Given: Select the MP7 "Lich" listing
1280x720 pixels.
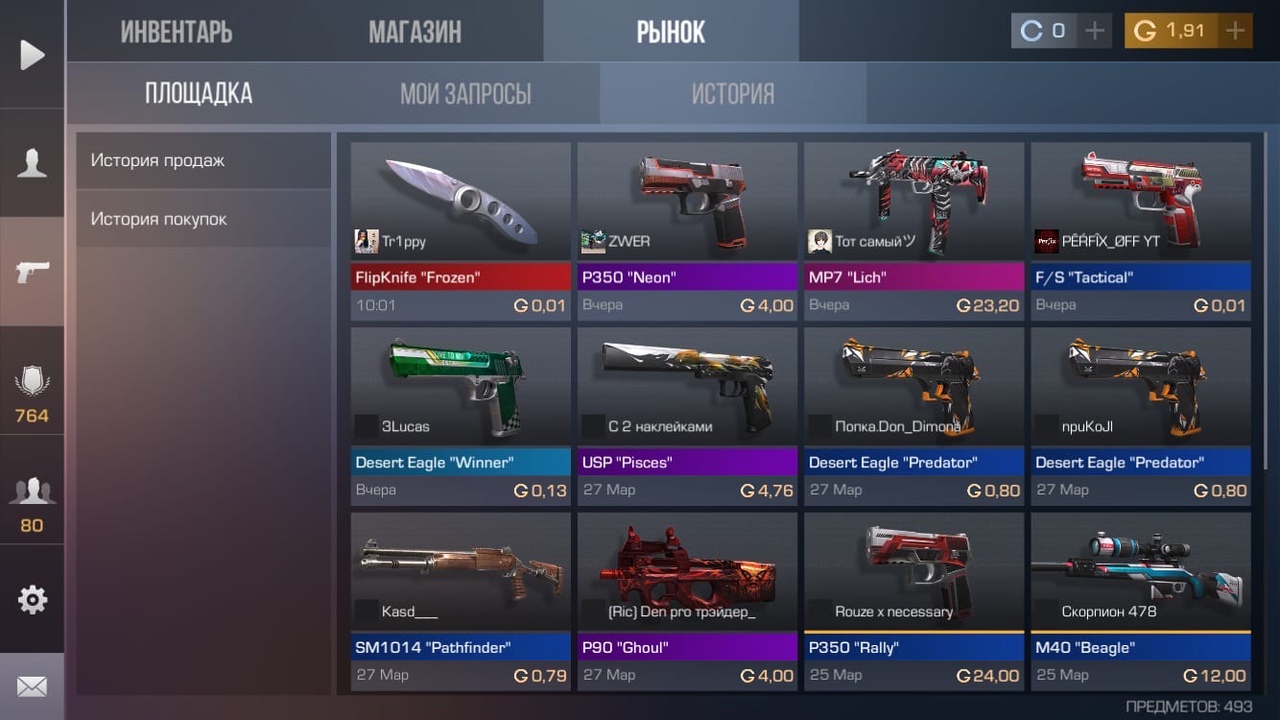Looking at the screenshot, I should [913, 230].
